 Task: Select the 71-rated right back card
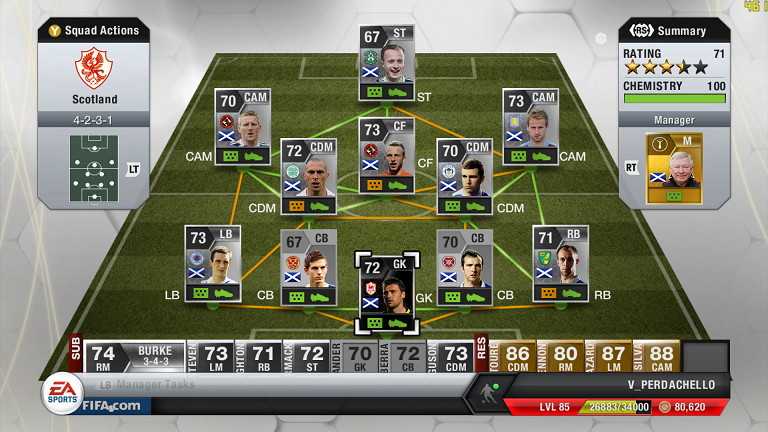[560, 263]
